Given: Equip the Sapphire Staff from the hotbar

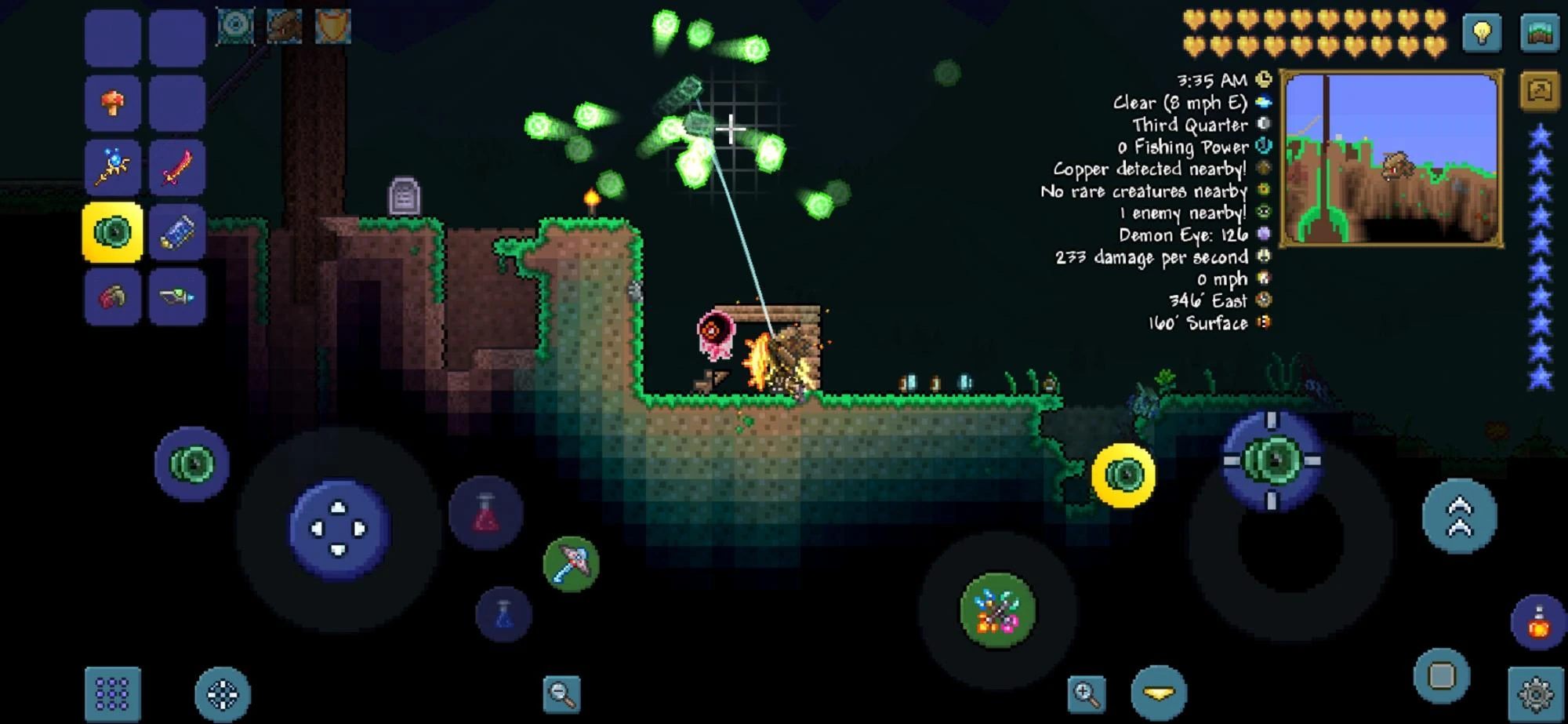Looking at the screenshot, I should click(114, 167).
